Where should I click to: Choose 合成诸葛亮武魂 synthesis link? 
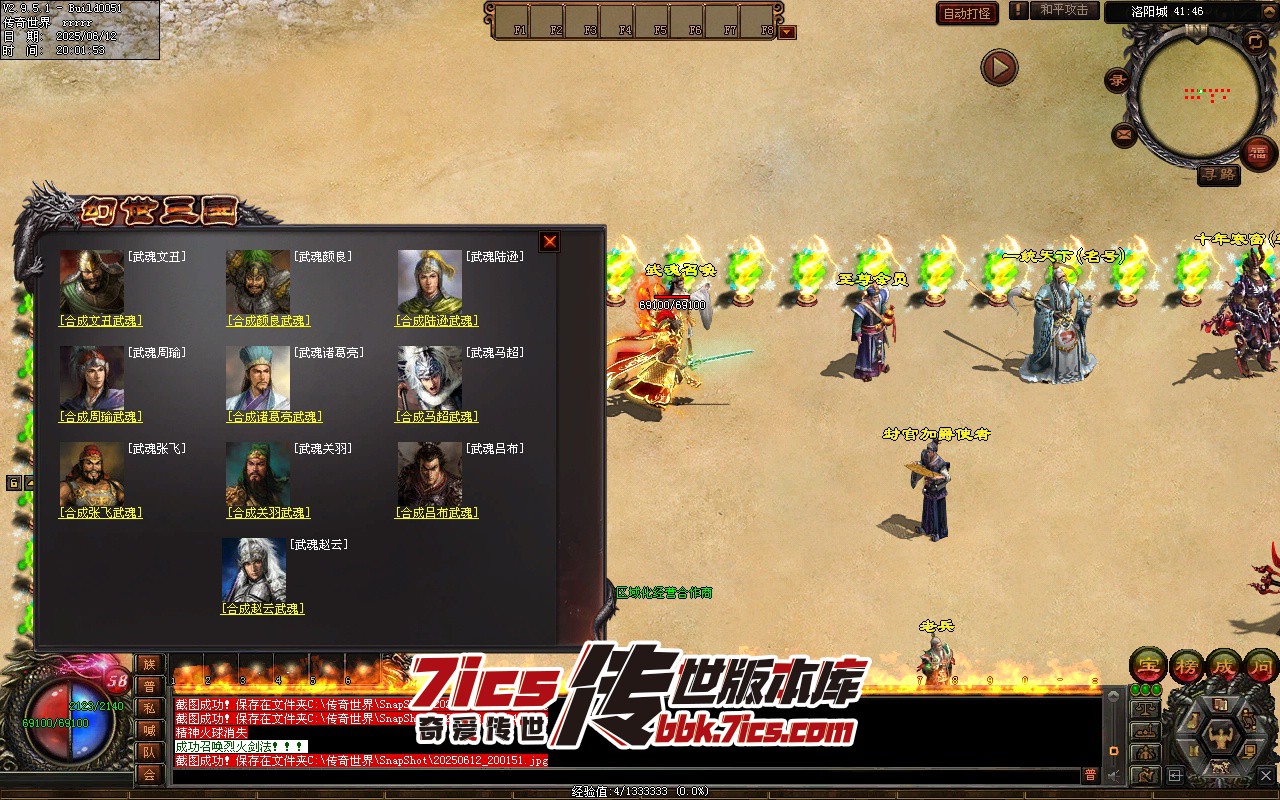pyautogui.click(x=268, y=417)
